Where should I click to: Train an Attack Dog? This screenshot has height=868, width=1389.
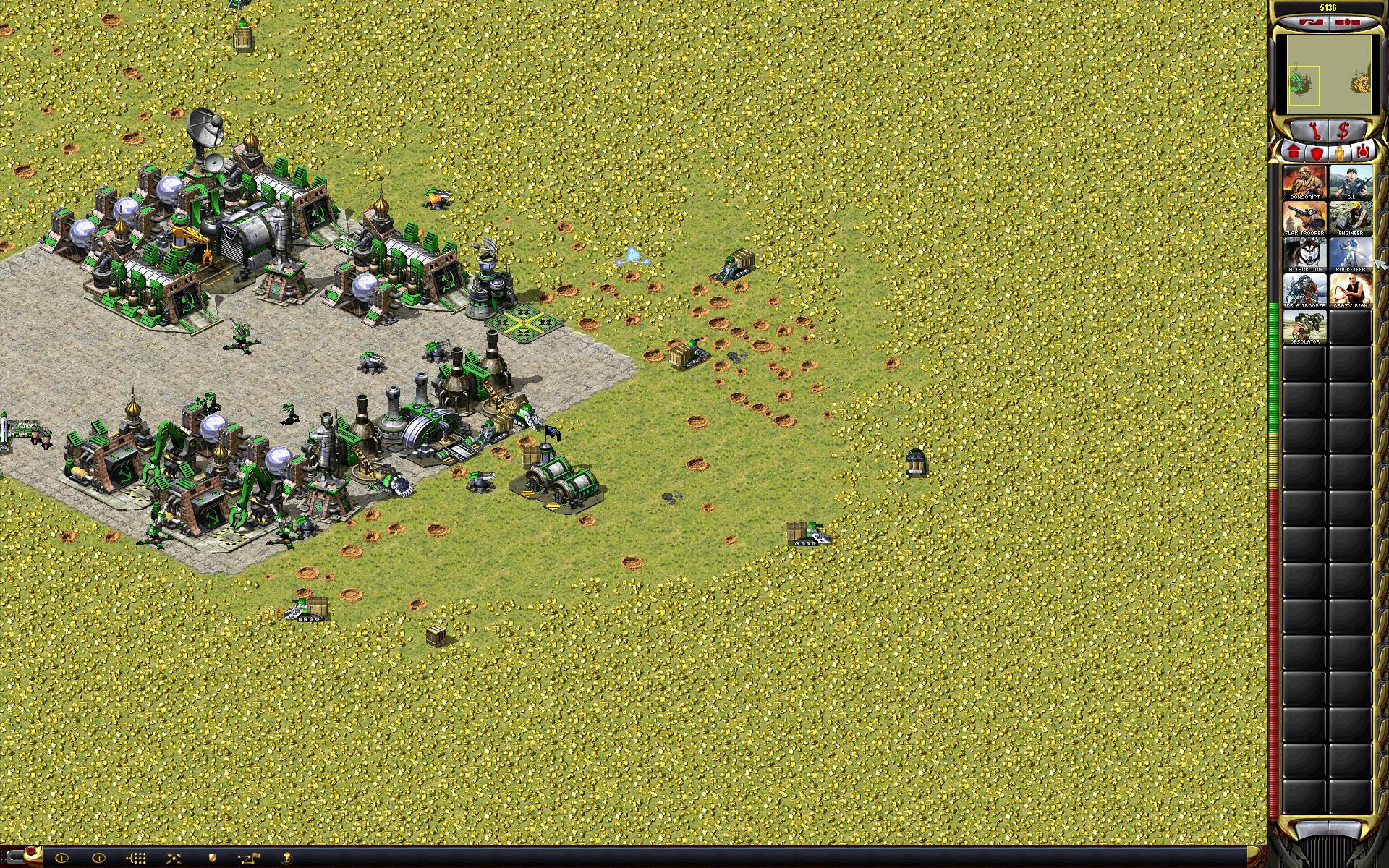(x=1304, y=255)
